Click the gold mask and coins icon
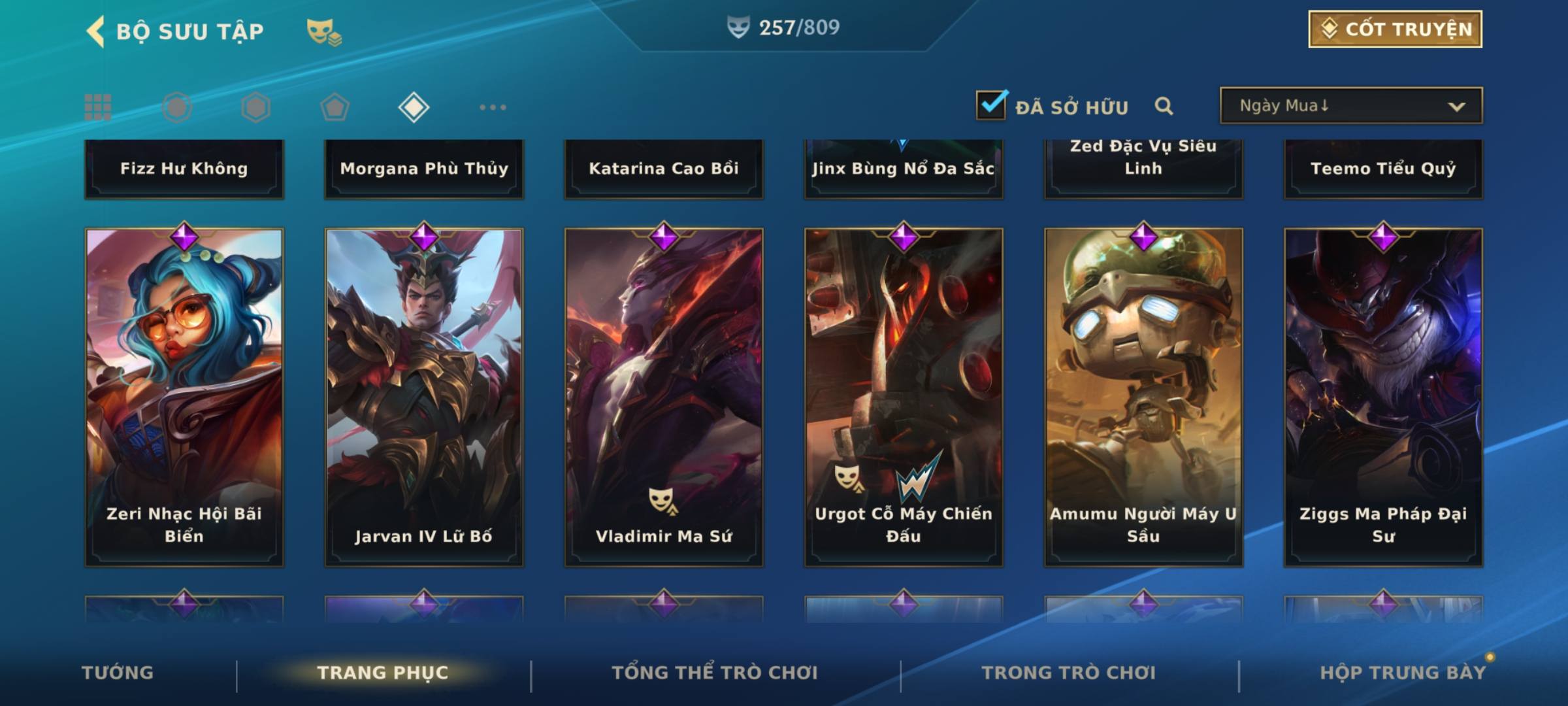1568x706 pixels. click(x=324, y=31)
